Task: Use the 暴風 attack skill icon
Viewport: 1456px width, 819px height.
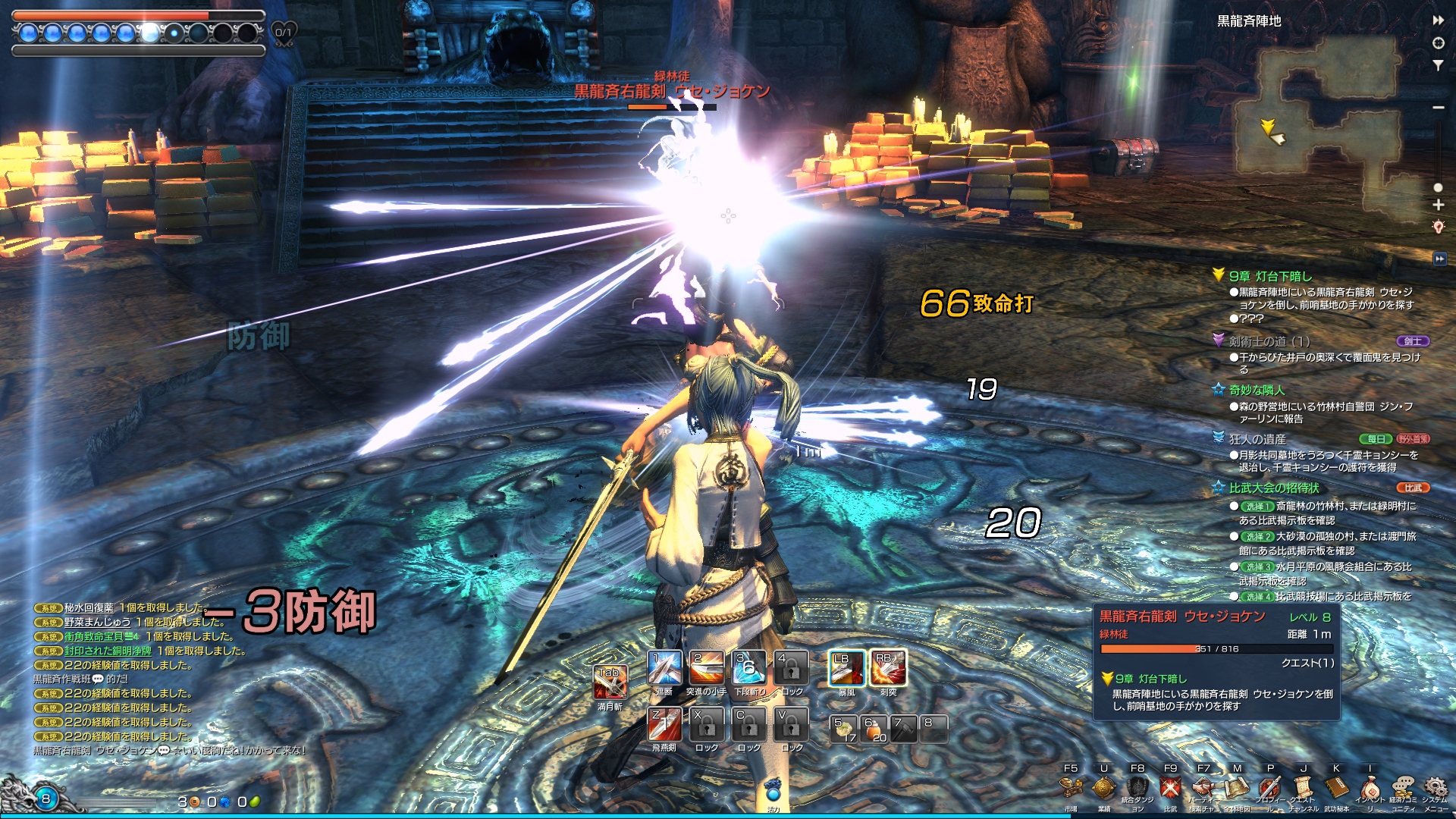Action: 846,669
